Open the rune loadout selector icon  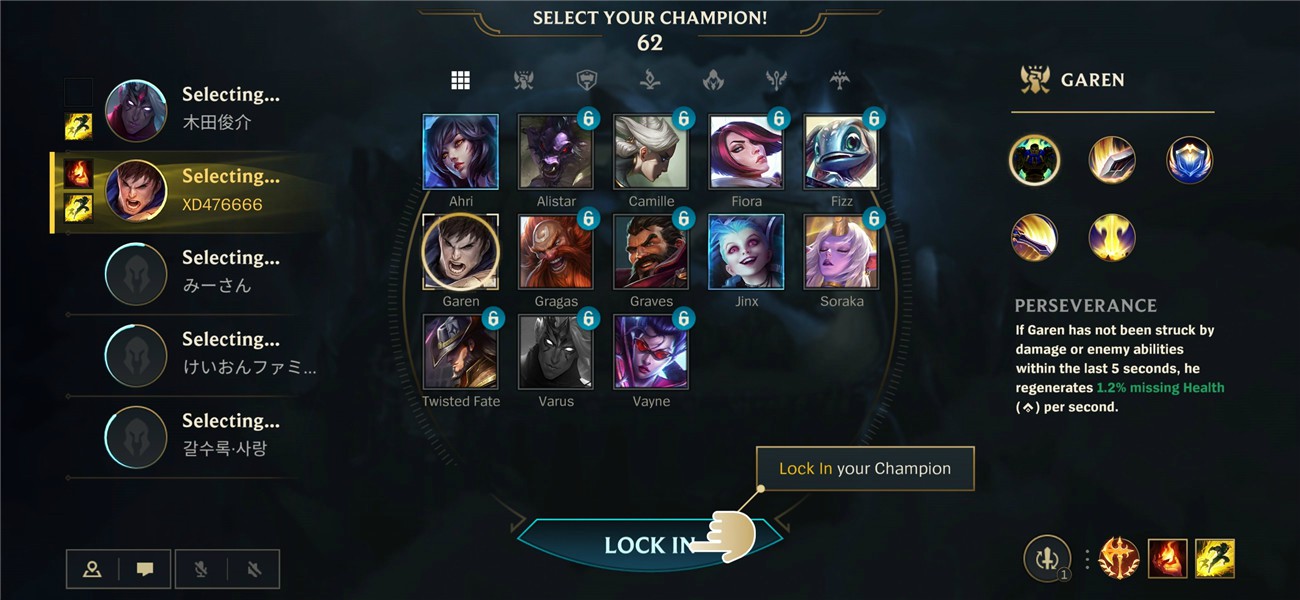point(1047,559)
